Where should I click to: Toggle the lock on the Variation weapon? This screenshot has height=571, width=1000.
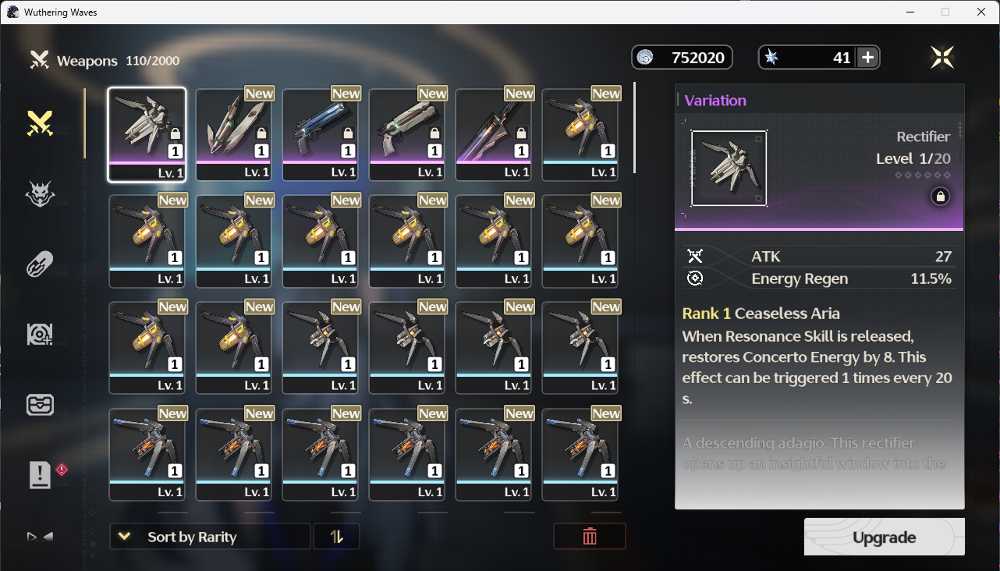tap(940, 197)
